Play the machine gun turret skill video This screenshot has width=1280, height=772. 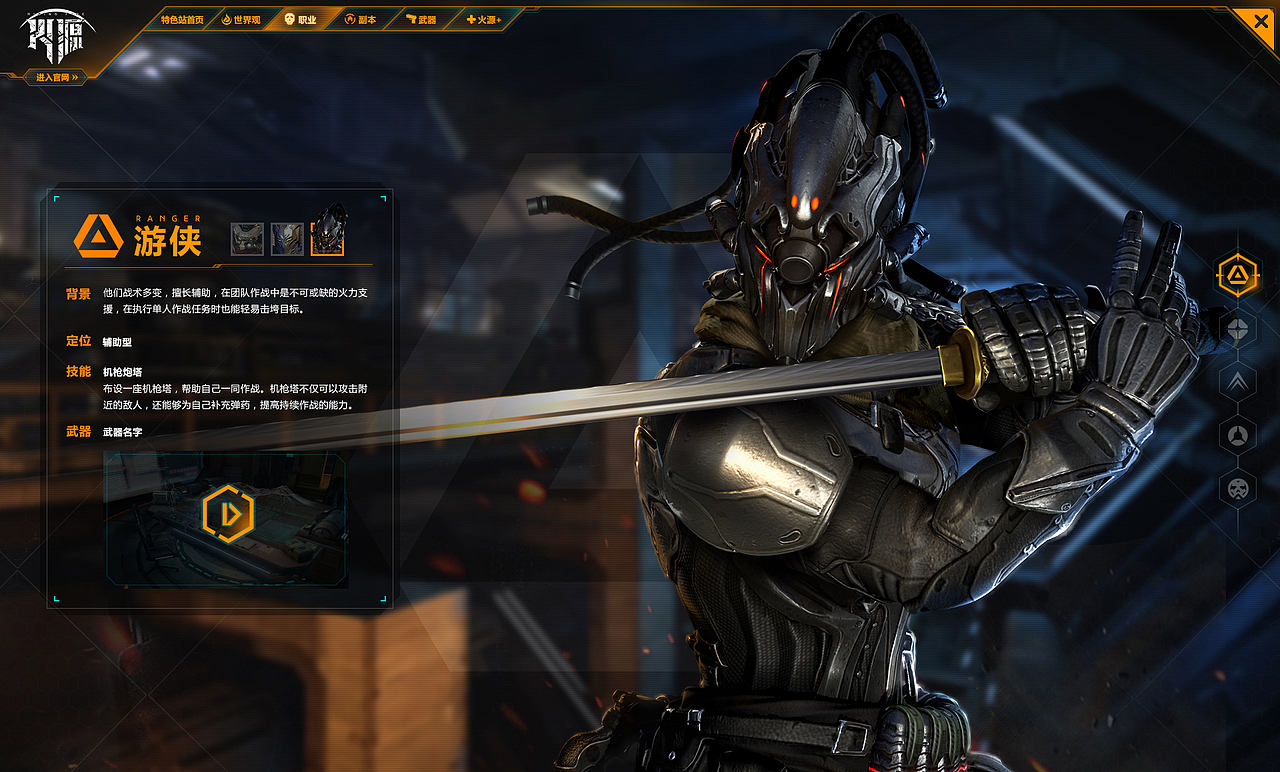pos(228,514)
